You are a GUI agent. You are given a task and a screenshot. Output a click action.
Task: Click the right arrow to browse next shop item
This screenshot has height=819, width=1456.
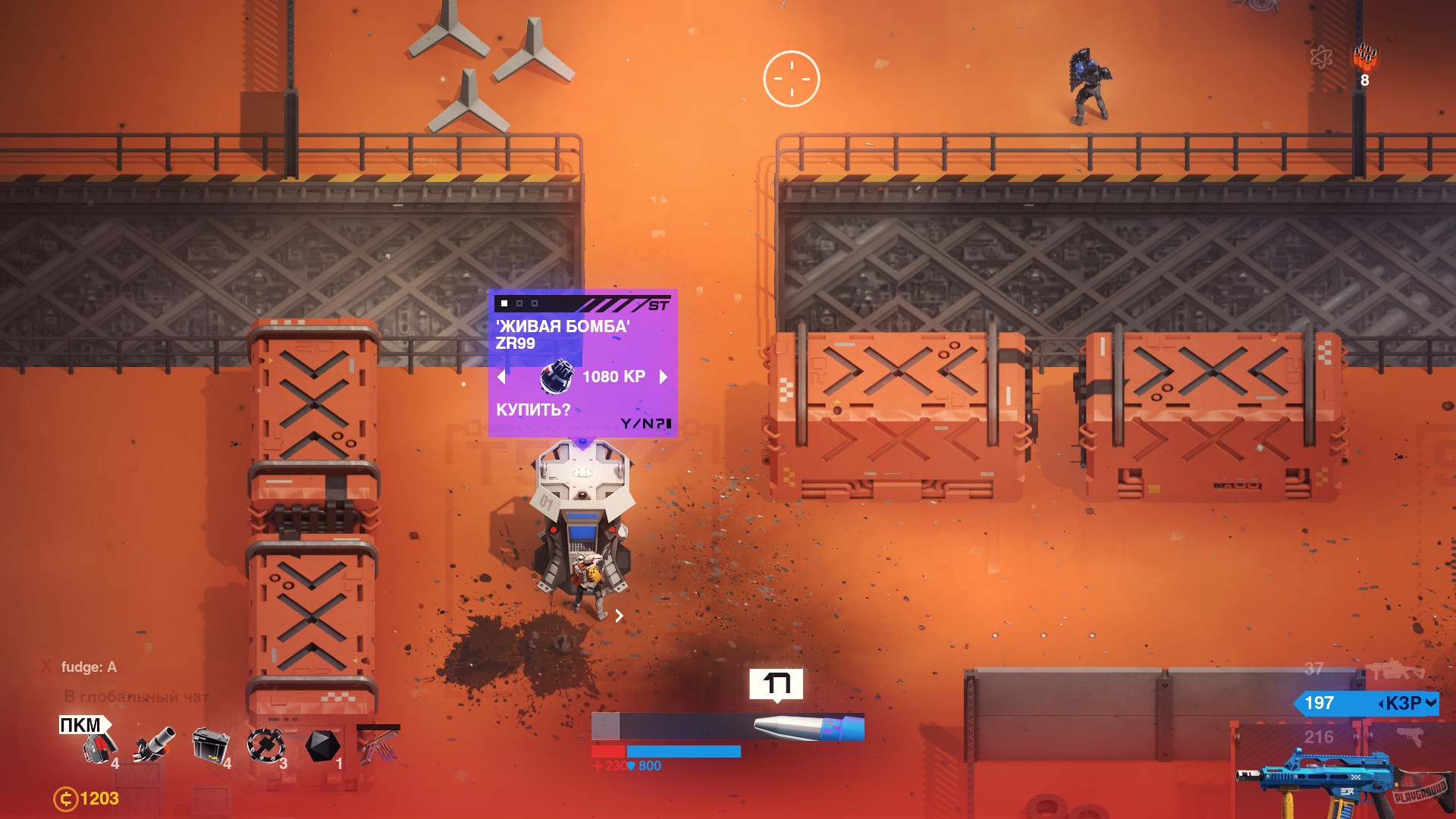tap(663, 377)
